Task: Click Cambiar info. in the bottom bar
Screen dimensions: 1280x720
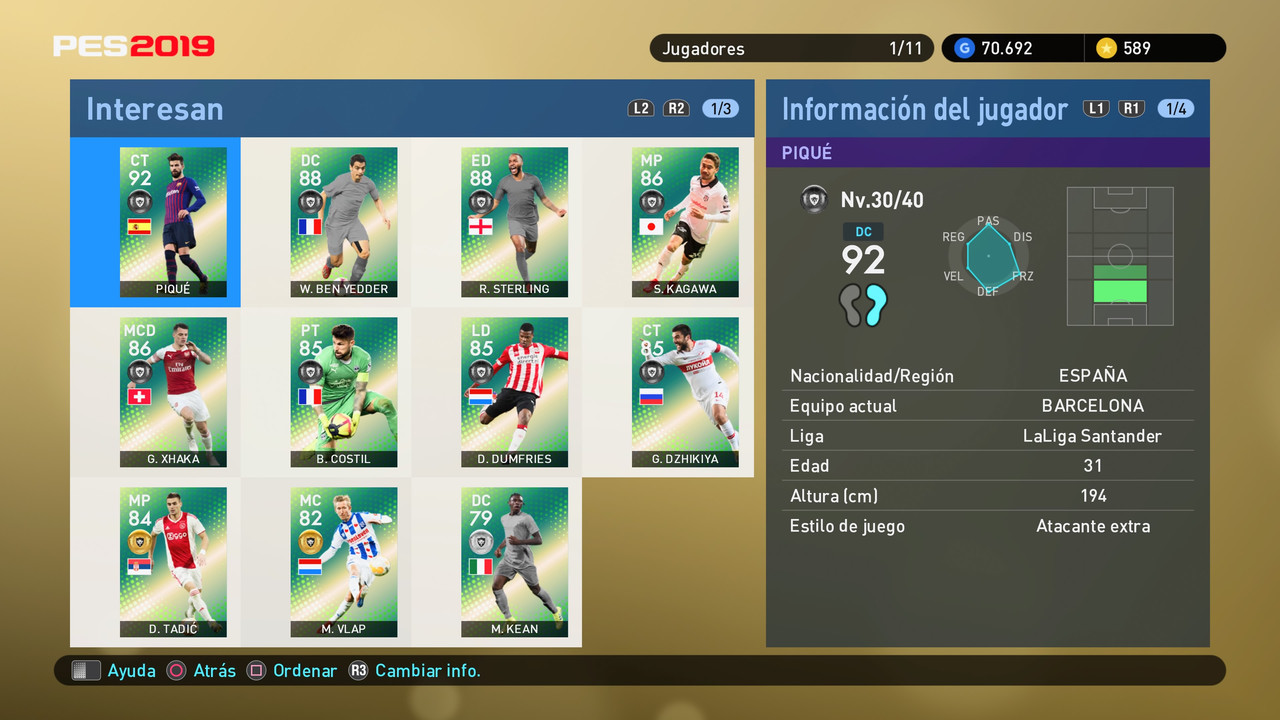Action: [428, 670]
